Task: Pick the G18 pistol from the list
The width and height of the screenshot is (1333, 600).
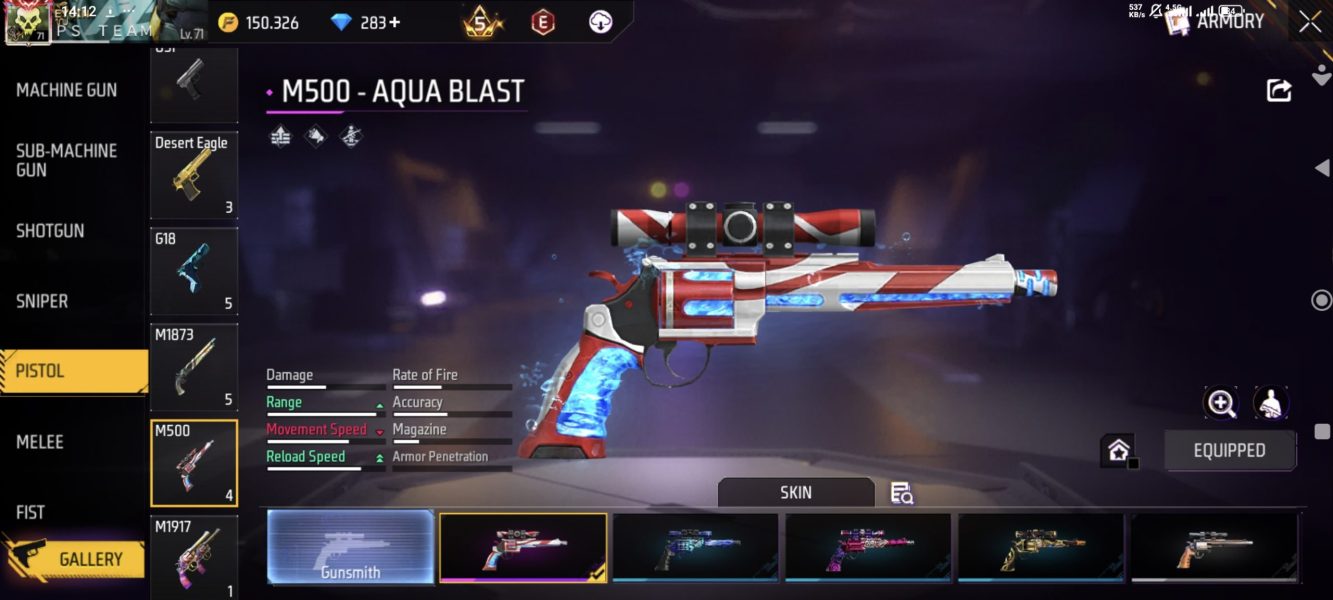Action: [193, 271]
